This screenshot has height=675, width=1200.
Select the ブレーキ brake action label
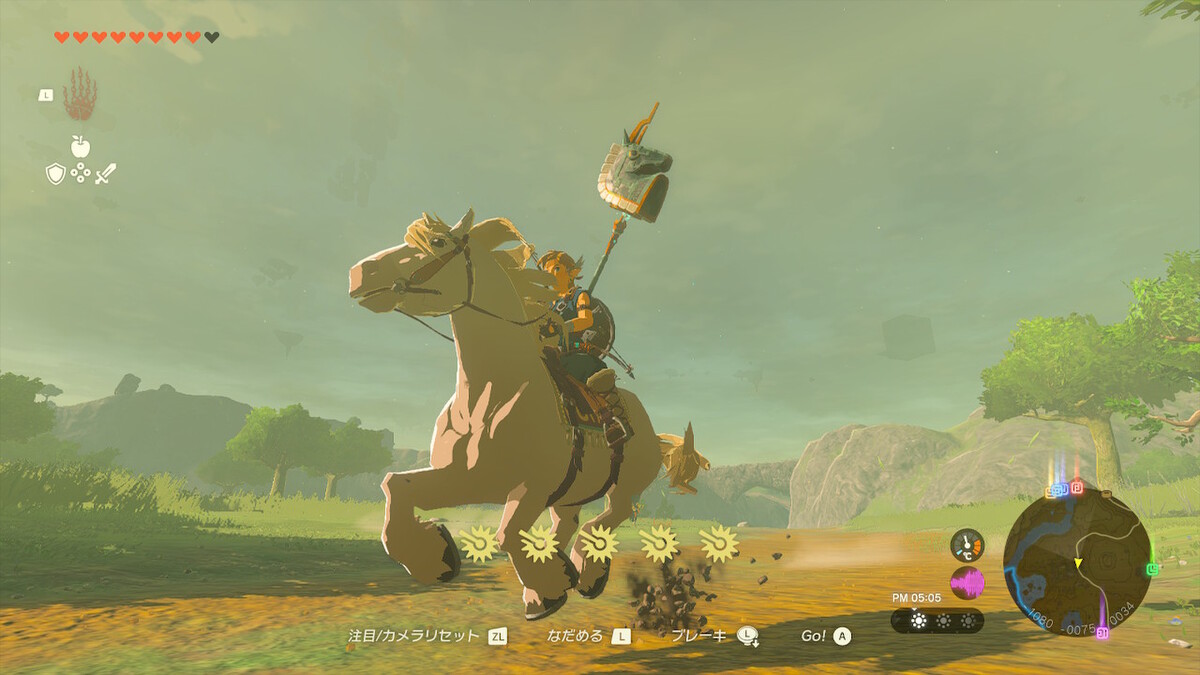(698, 635)
